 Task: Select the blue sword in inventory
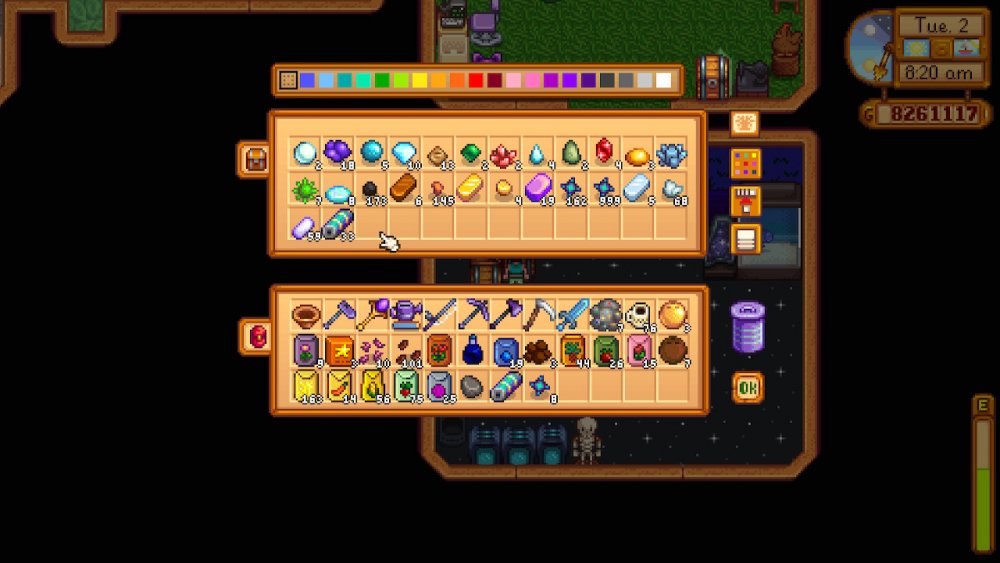[572, 315]
